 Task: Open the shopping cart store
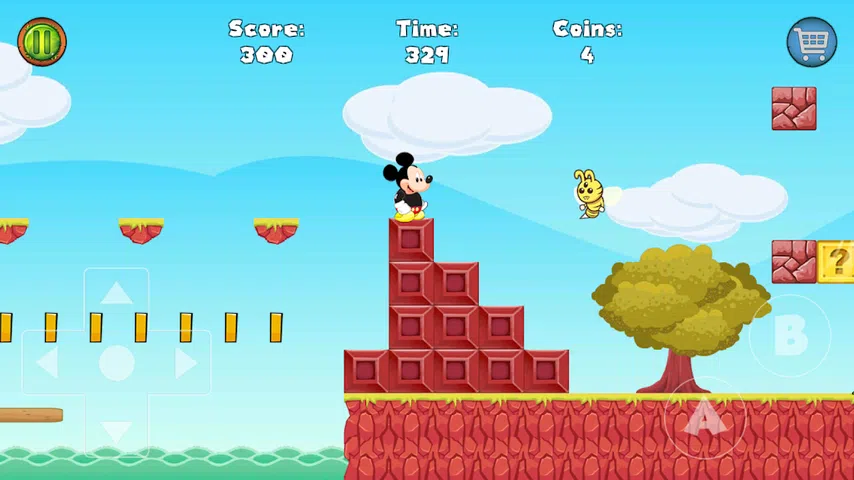point(811,42)
